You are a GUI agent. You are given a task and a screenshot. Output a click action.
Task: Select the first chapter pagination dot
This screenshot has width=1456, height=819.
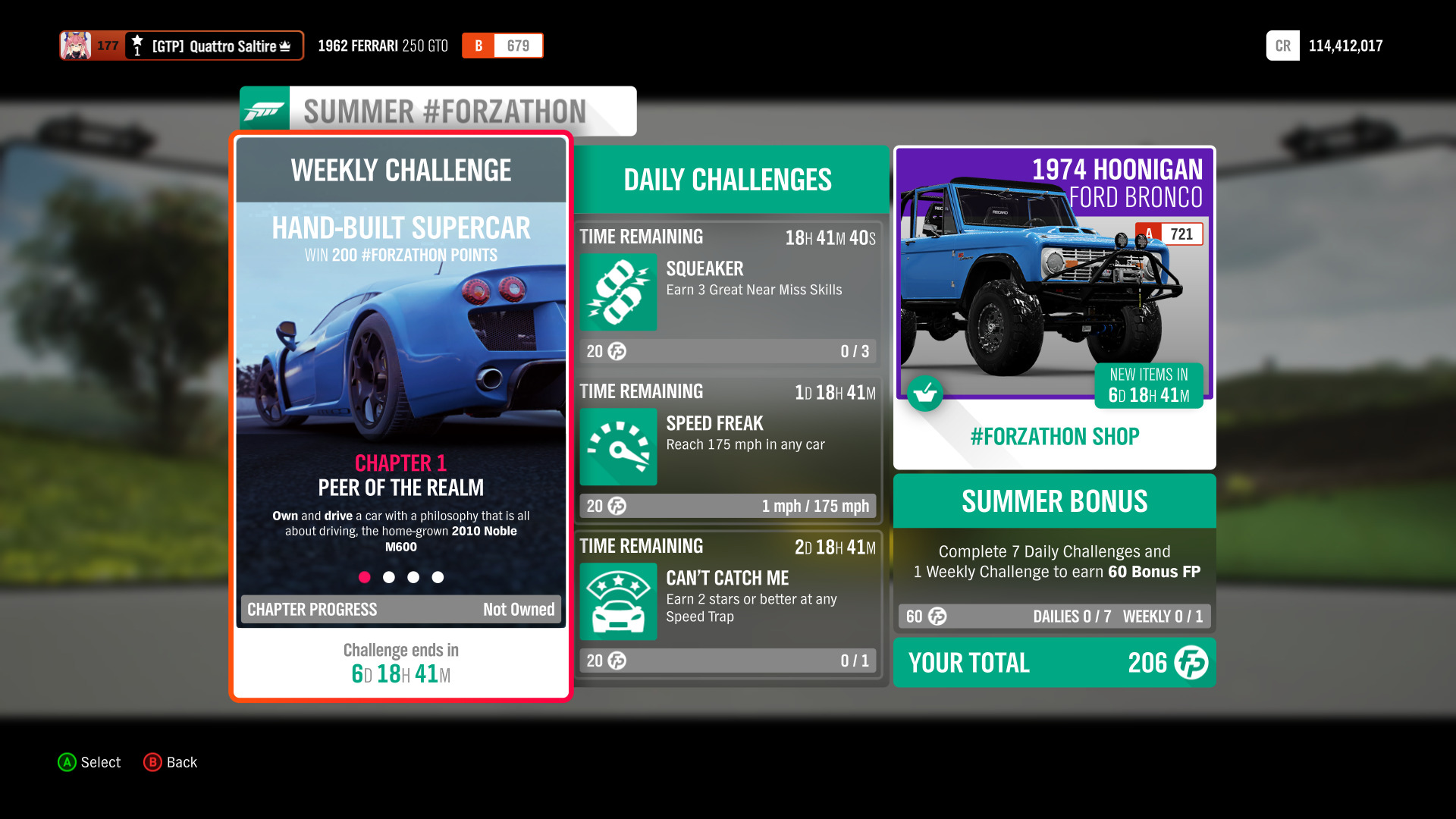click(x=365, y=577)
